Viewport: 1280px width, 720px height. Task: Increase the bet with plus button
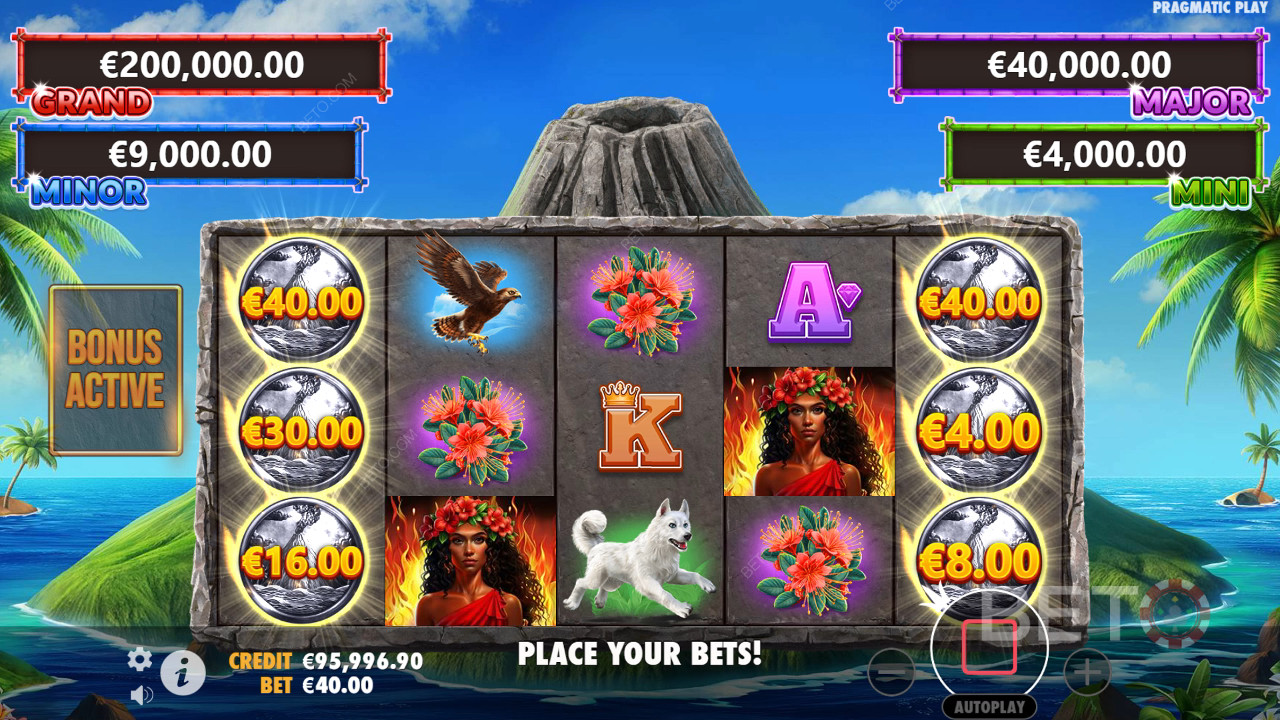(x=1086, y=671)
